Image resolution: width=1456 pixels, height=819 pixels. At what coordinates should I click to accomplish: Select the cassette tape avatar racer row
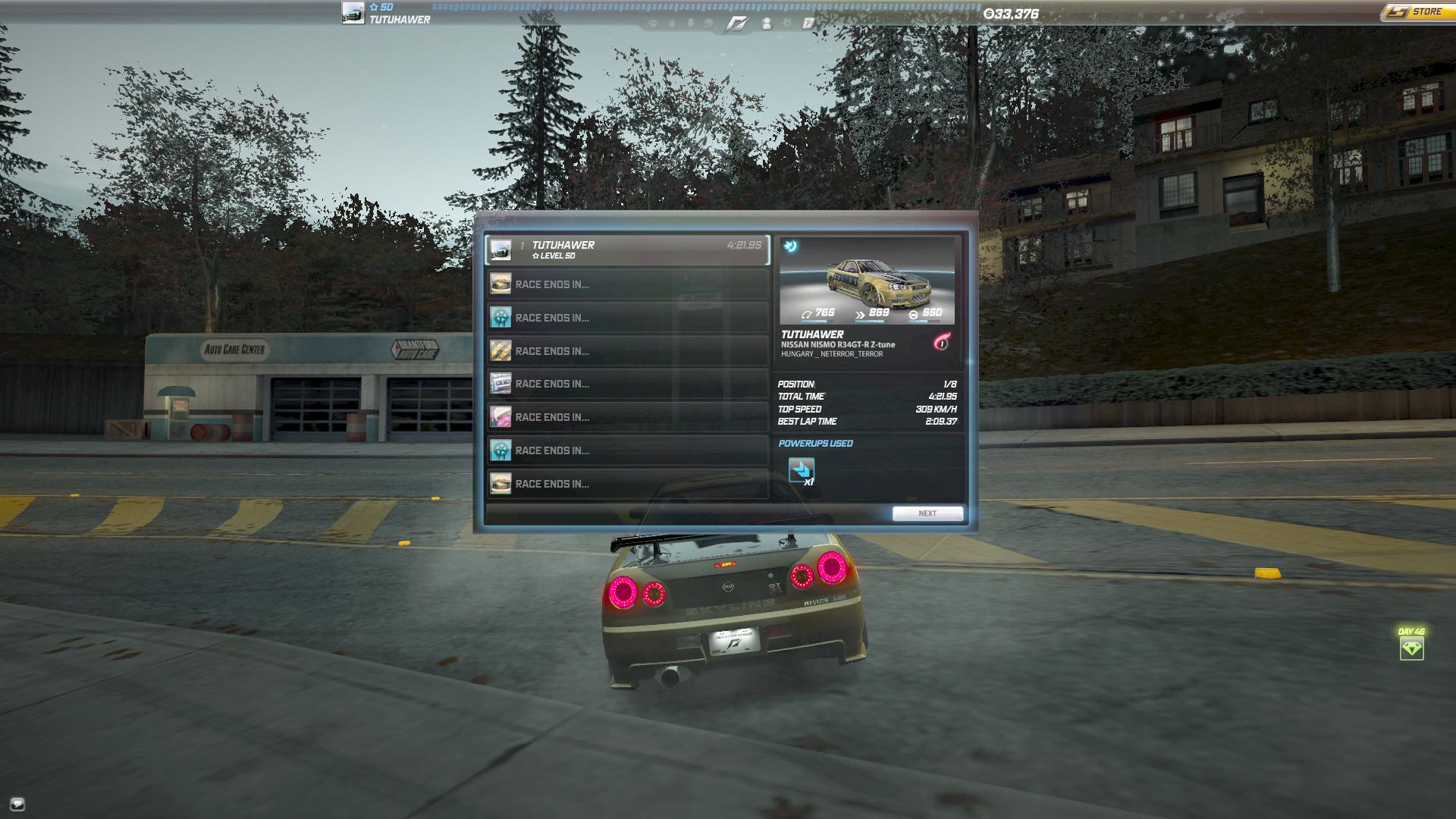627,384
